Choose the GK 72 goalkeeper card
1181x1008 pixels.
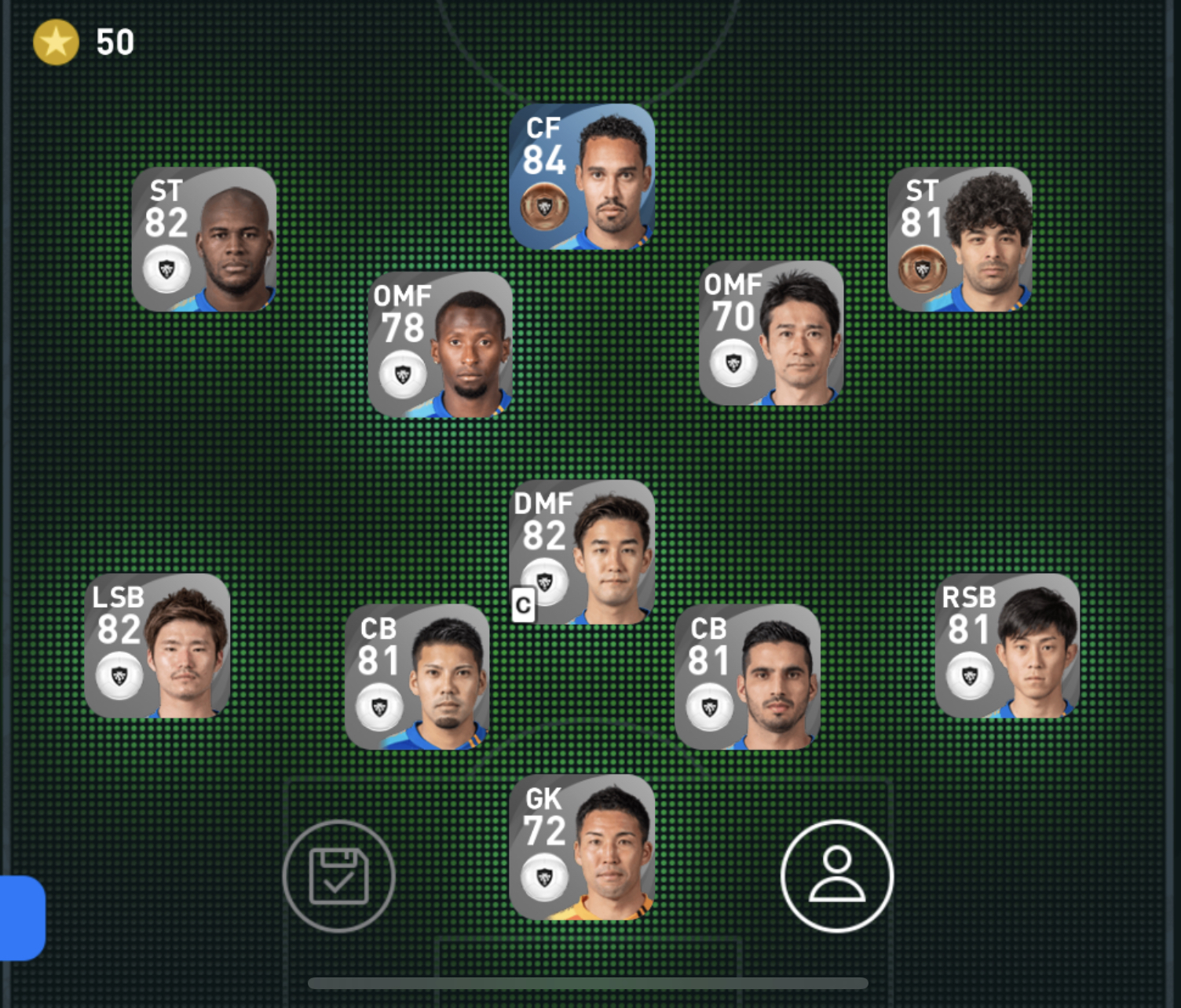coord(582,847)
